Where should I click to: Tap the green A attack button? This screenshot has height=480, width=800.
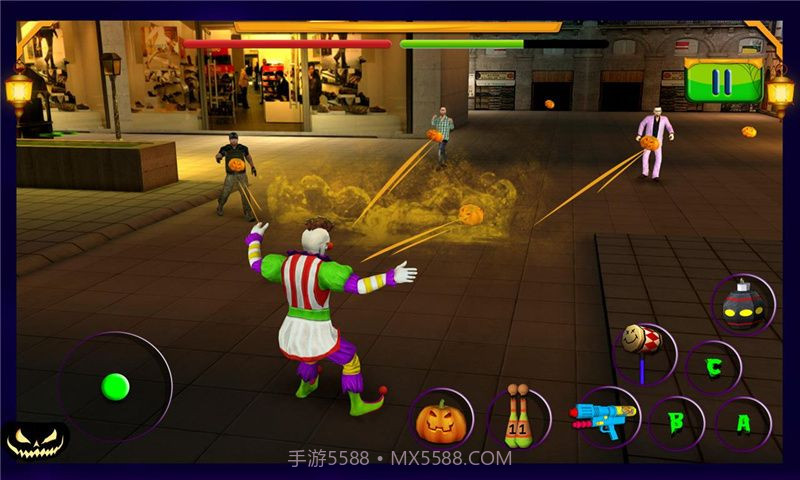[743, 423]
